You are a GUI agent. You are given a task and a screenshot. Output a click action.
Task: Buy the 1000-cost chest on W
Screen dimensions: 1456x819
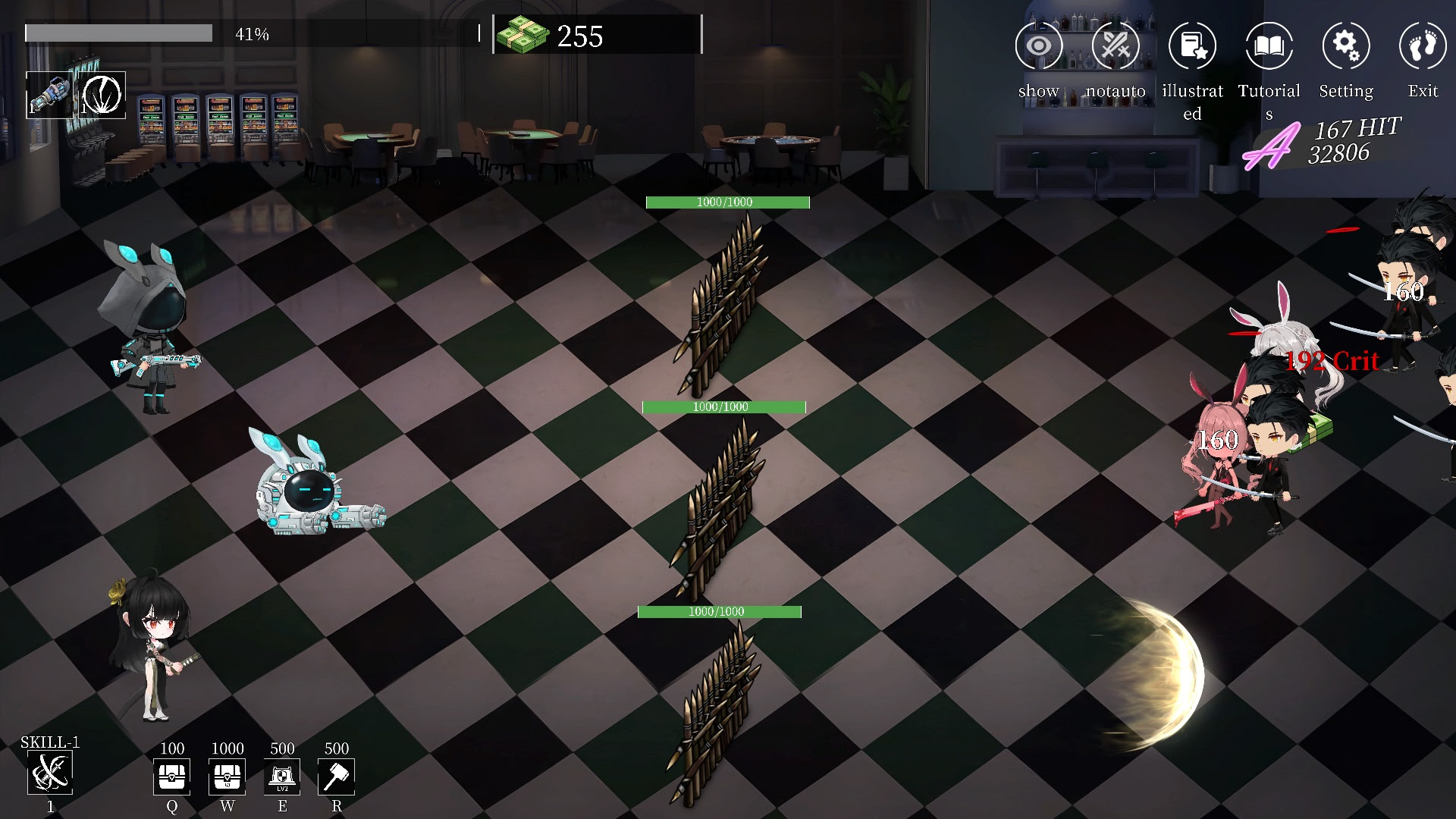point(227,777)
